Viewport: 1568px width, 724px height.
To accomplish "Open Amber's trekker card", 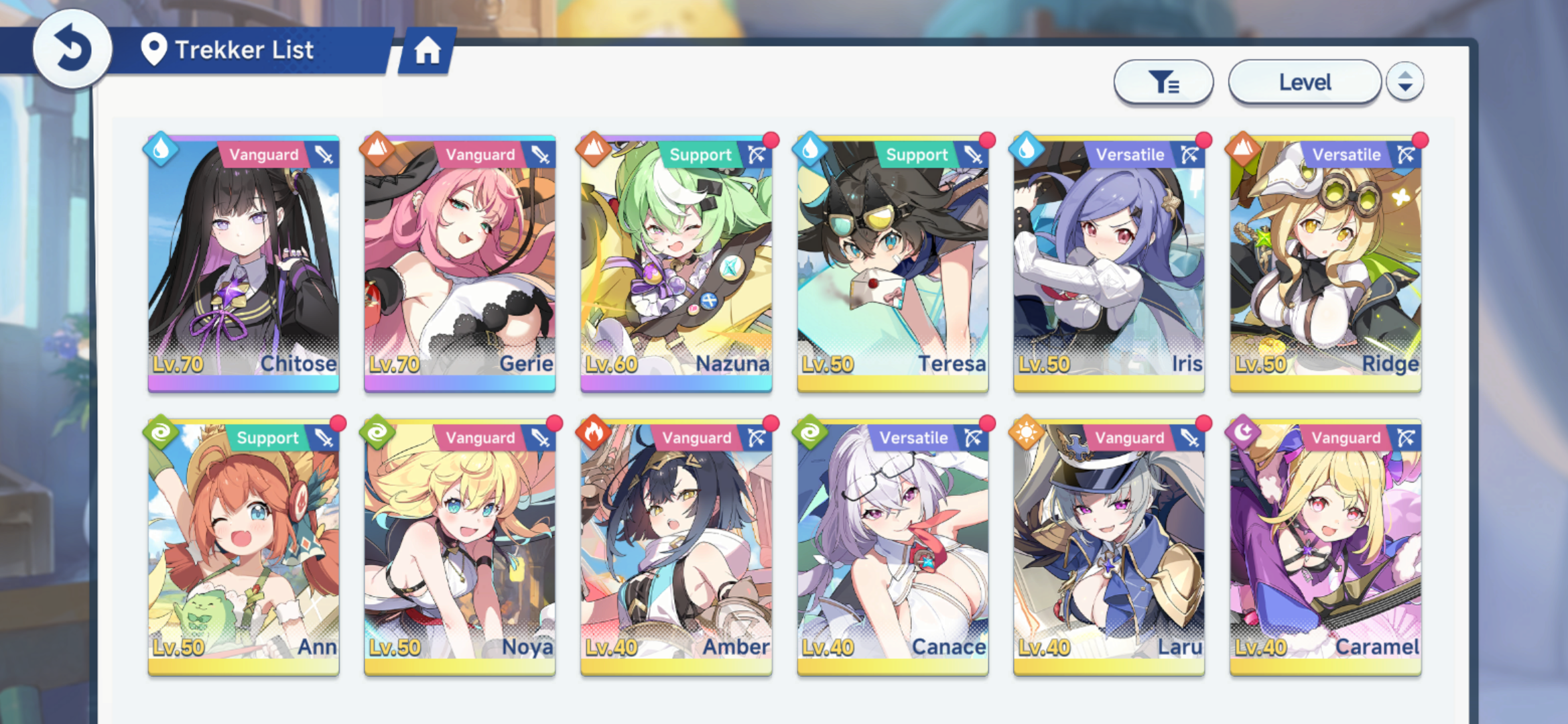I will tap(676, 547).
